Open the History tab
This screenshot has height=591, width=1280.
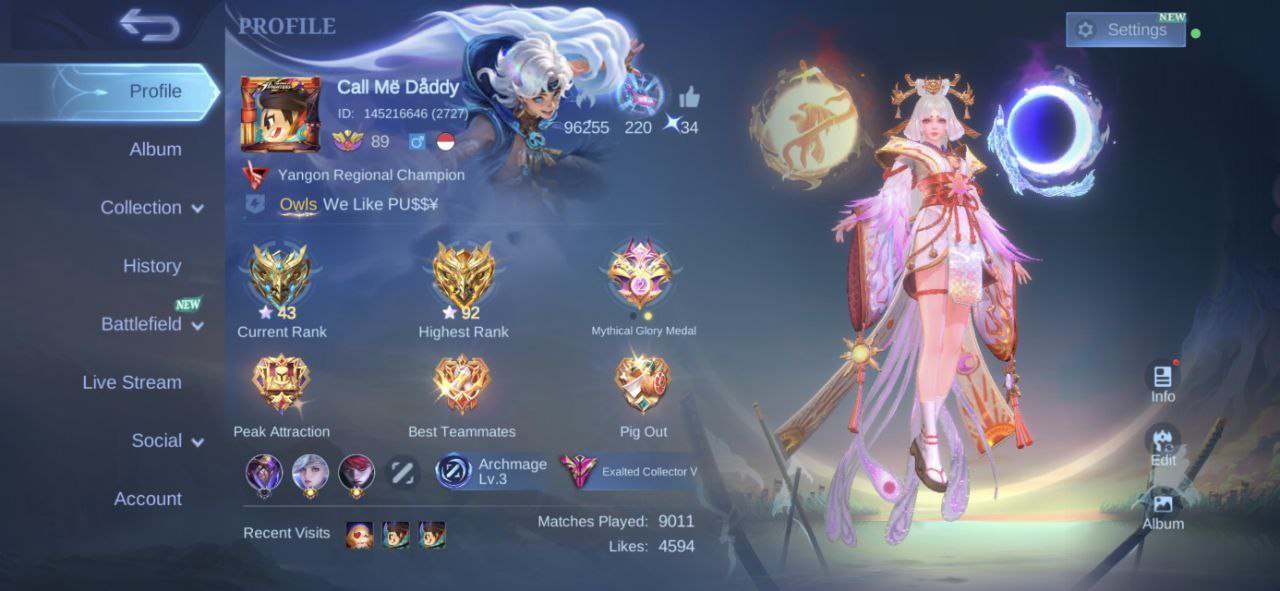(152, 266)
